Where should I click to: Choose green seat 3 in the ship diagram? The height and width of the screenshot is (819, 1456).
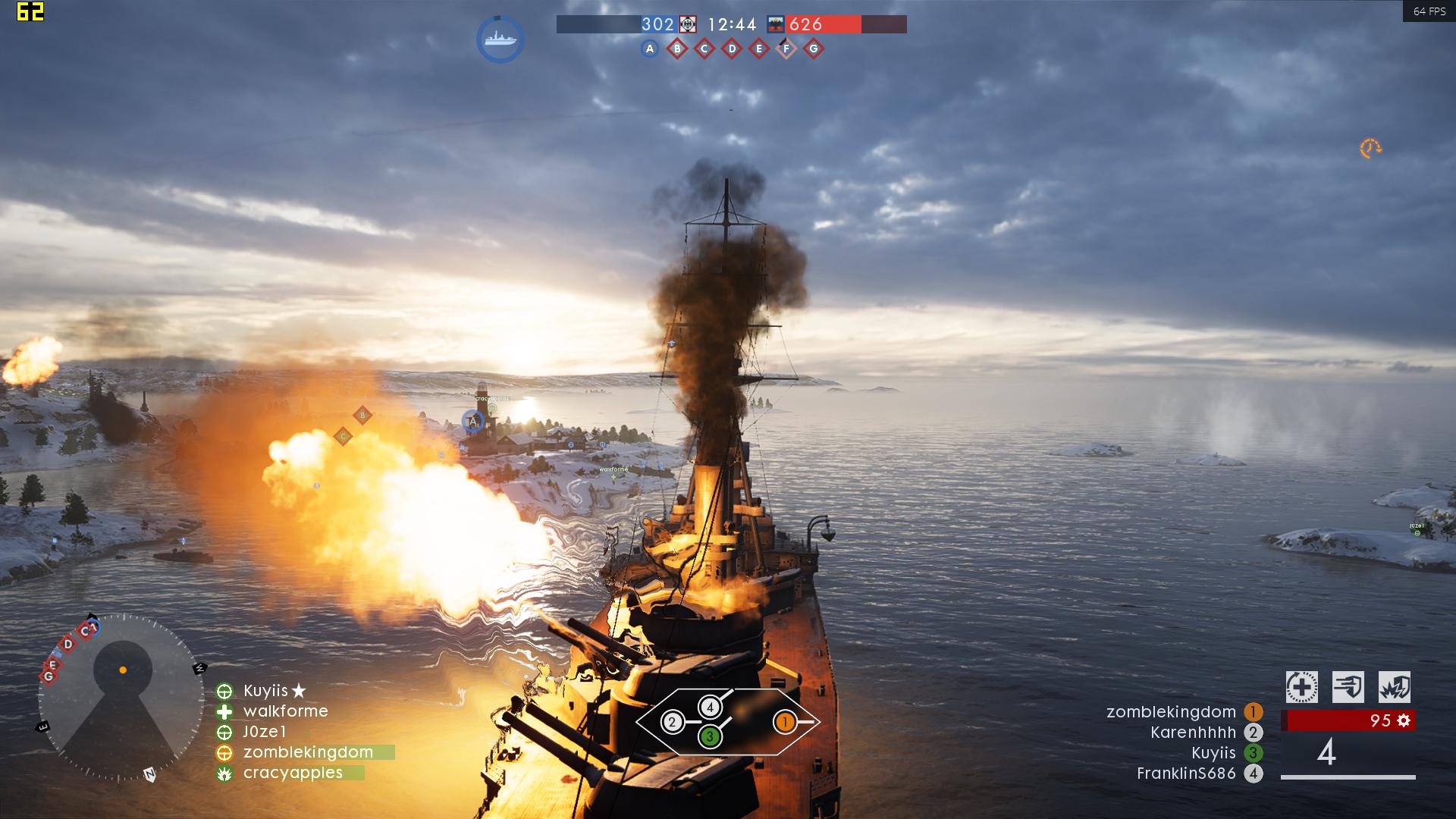(x=710, y=736)
